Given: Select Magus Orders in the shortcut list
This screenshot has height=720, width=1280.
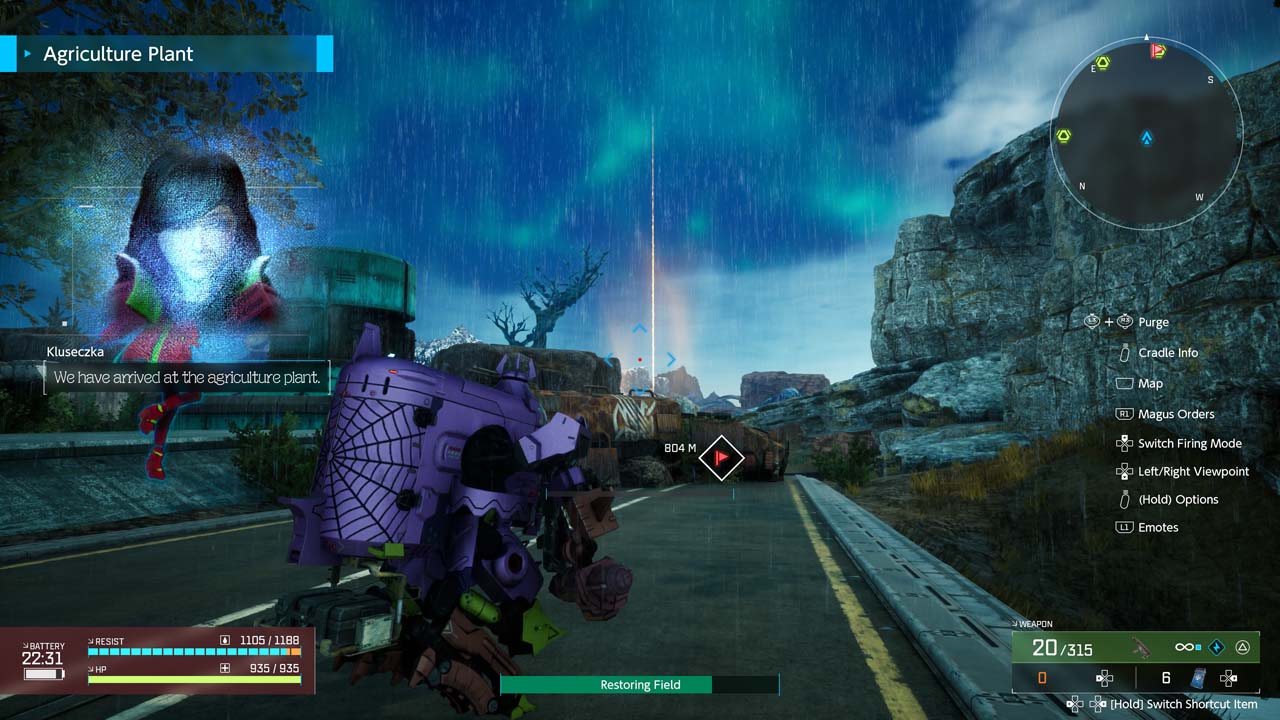Looking at the screenshot, I should click(1176, 414).
